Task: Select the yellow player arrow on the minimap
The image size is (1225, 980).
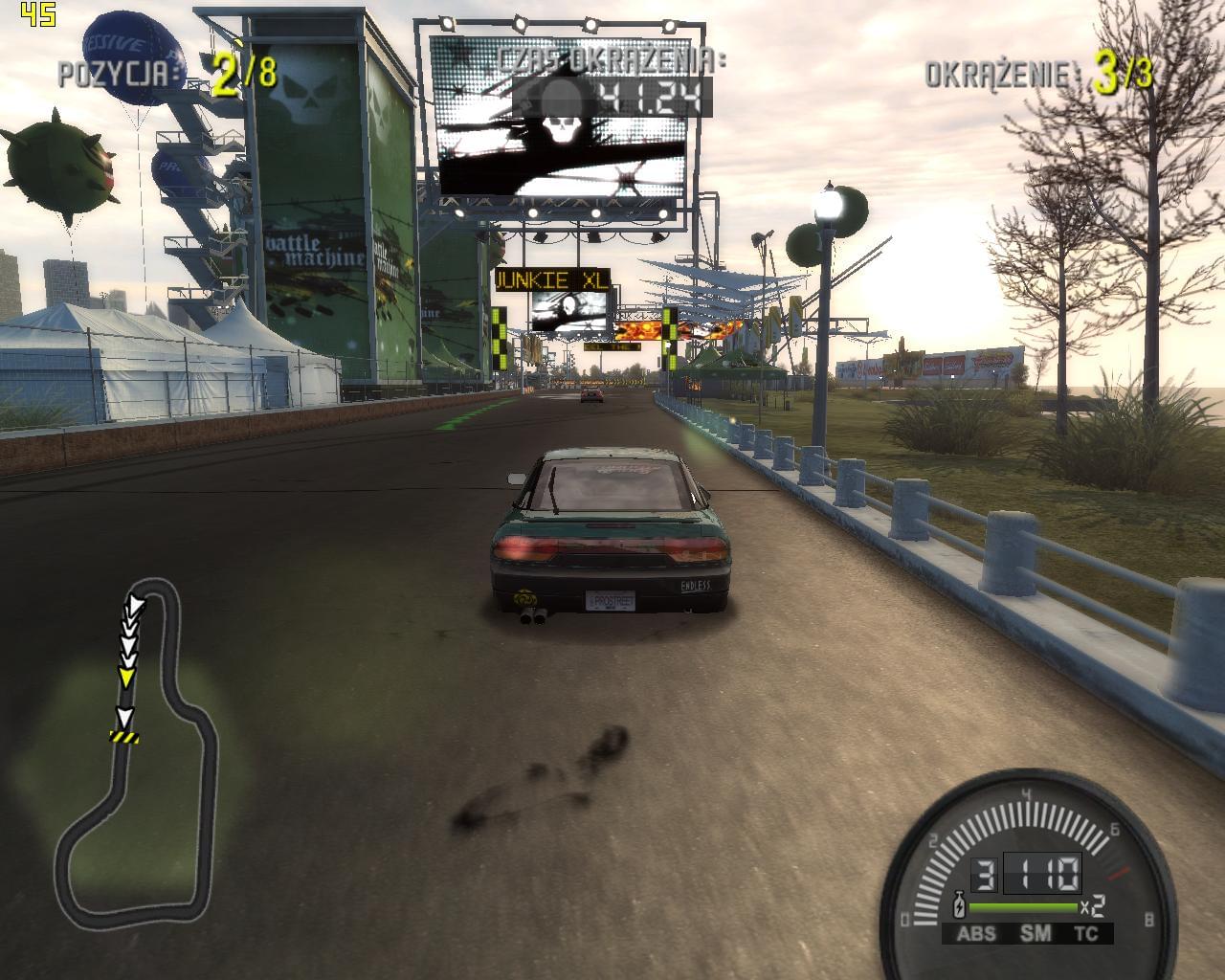Action: pos(126,678)
